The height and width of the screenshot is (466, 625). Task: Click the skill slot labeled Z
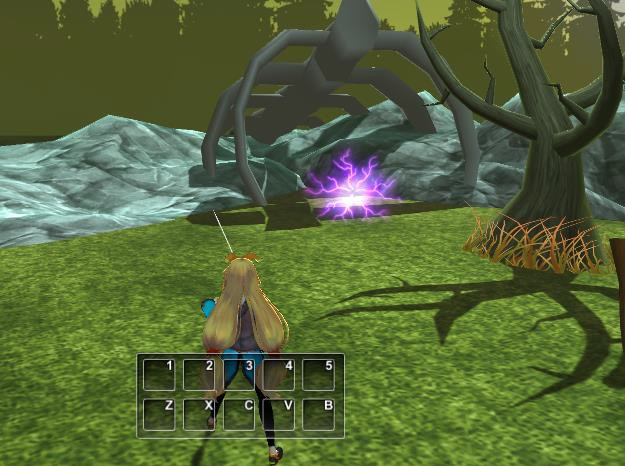pos(159,414)
